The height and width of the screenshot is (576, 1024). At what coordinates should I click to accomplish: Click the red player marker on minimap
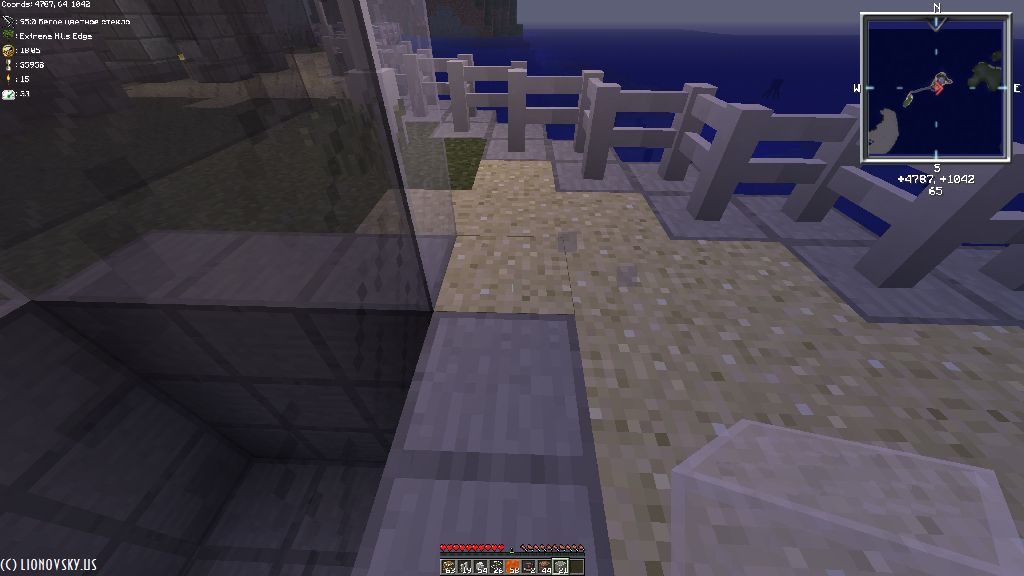pyautogui.click(x=938, y=88)
